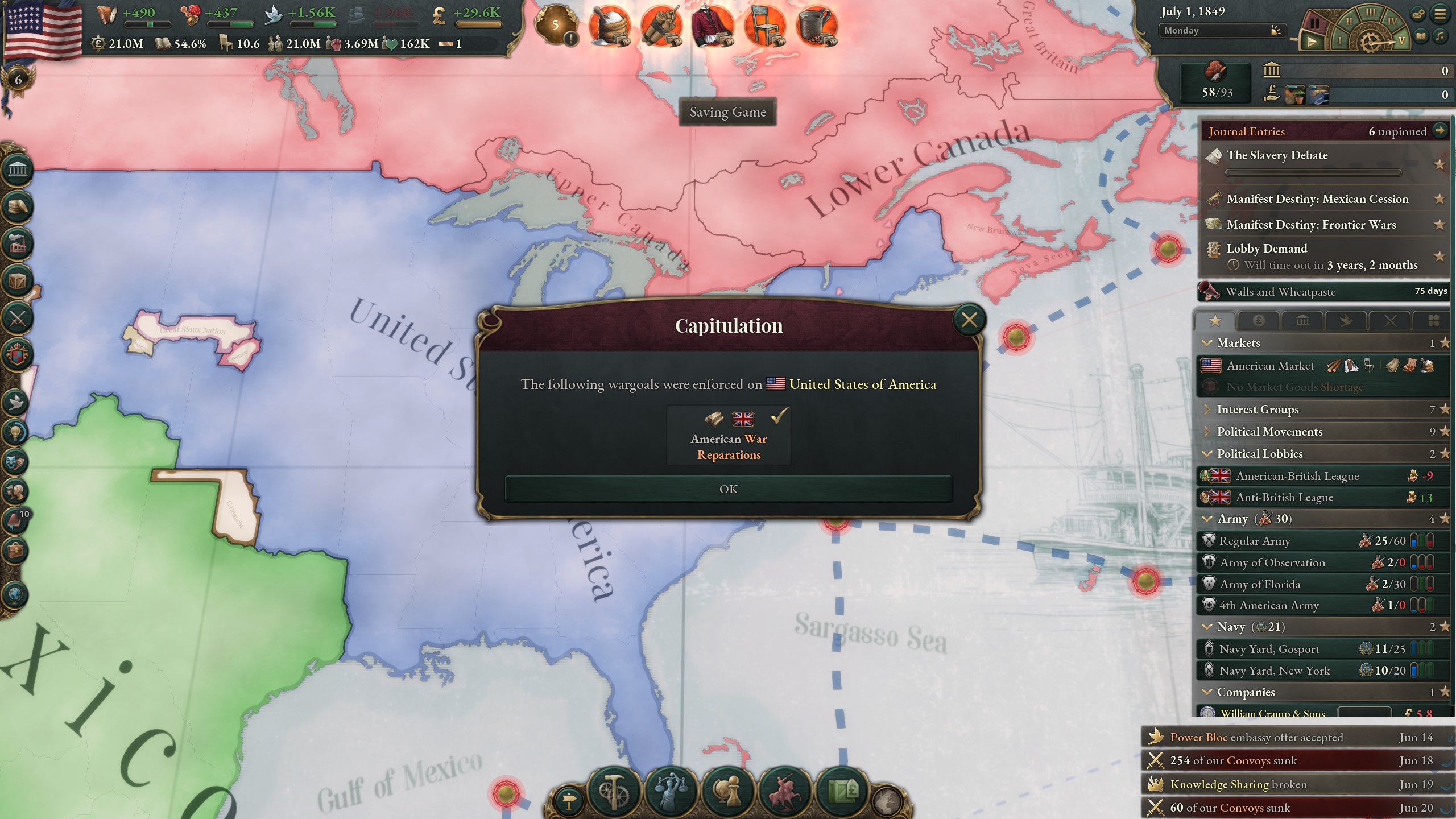
Task: Select Navy Yard, New York fleet
Action: tap(1274, 671)
